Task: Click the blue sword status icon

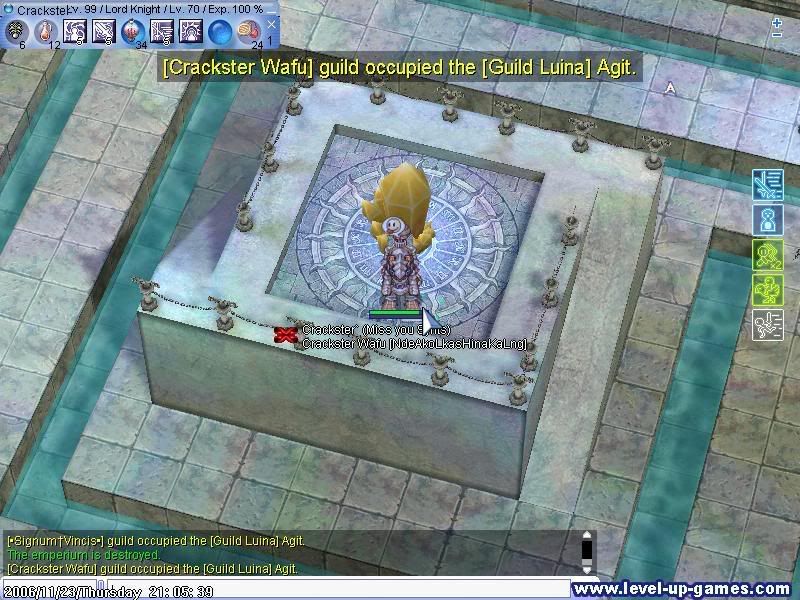Action: (x=767, y=184)
